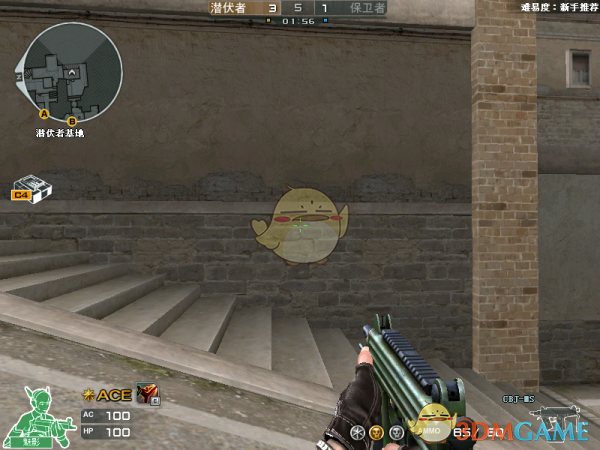Activate the kick skill icon beside ACE

[148, 395]
